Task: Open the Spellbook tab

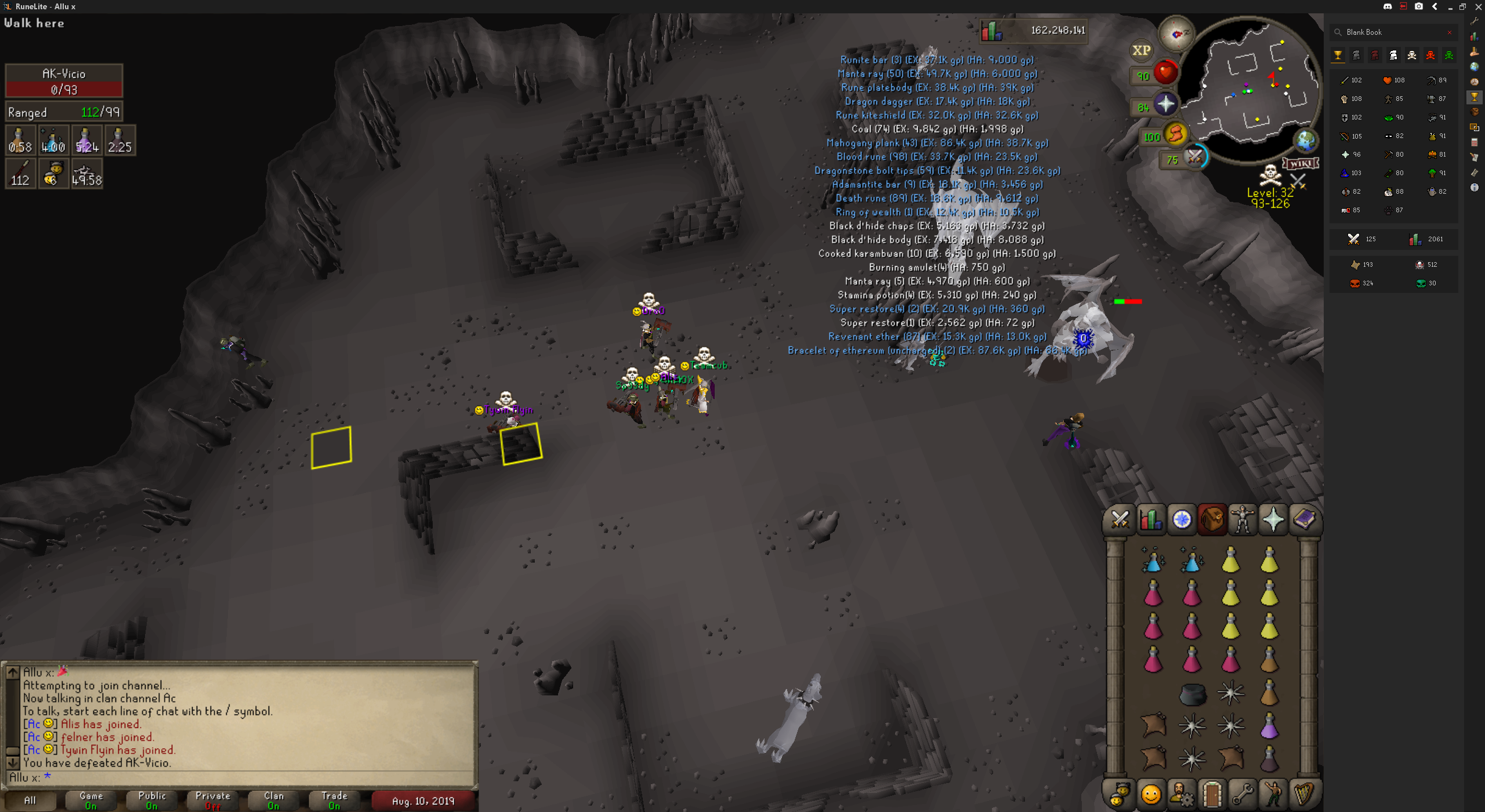Action: 1304,519
